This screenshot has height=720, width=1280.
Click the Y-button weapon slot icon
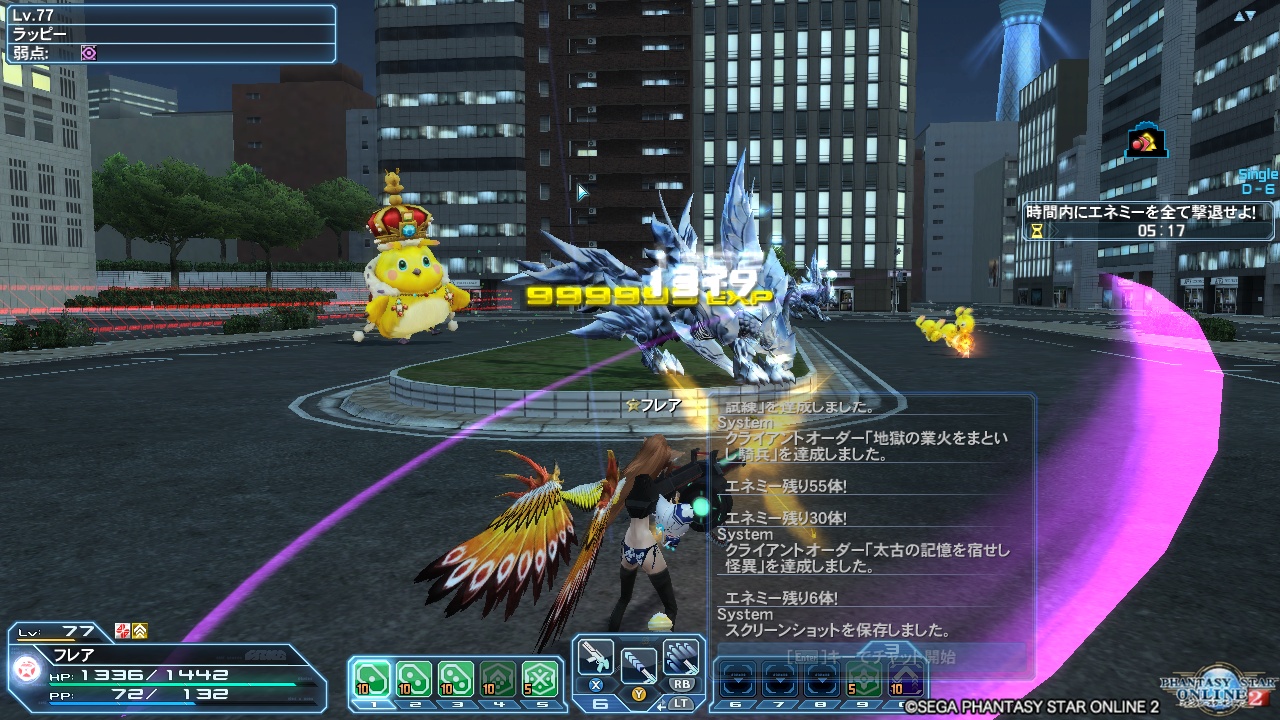click(x=639, y=666)
